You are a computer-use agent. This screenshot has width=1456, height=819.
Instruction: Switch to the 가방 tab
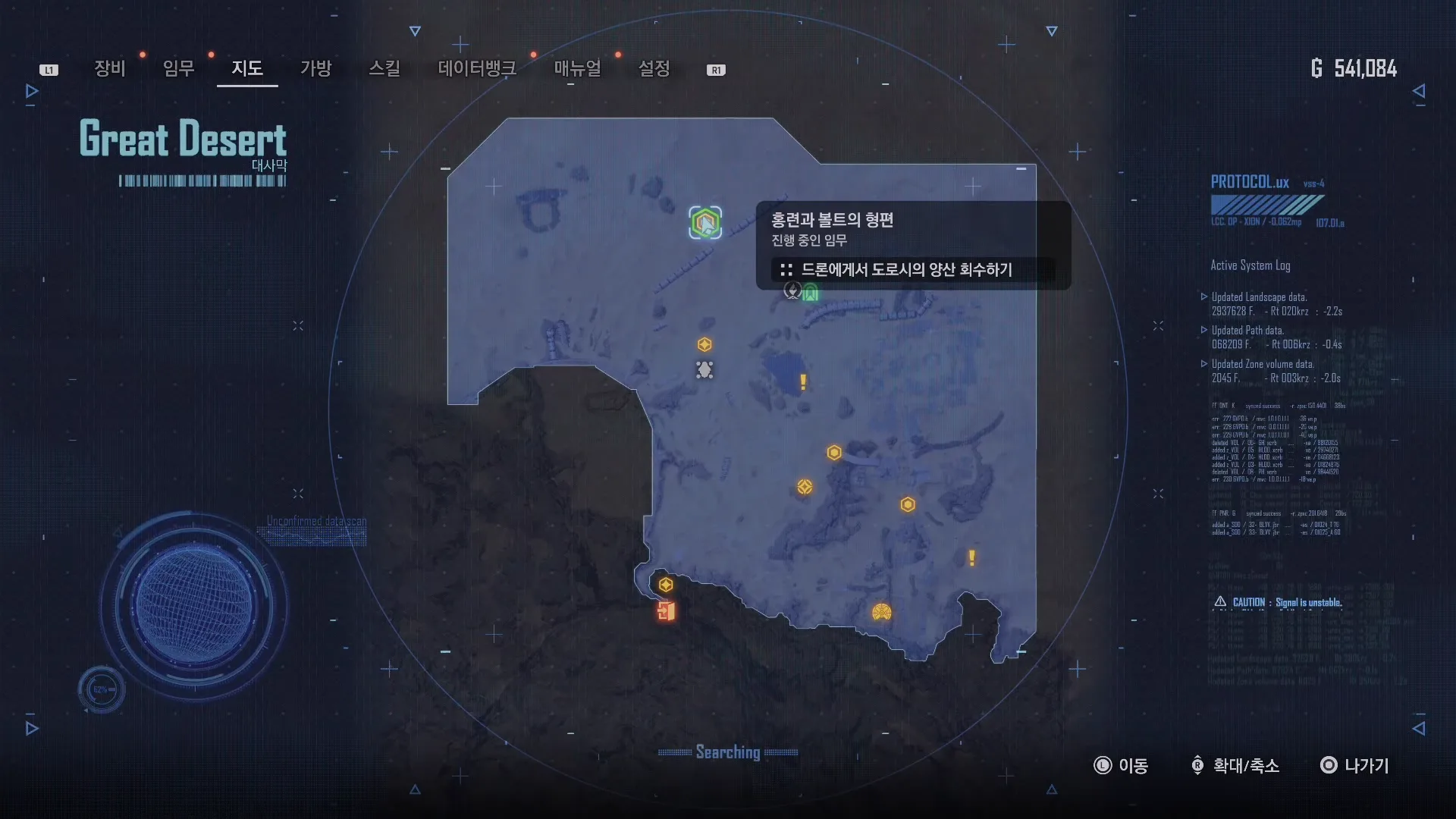[x=316, y=69]
